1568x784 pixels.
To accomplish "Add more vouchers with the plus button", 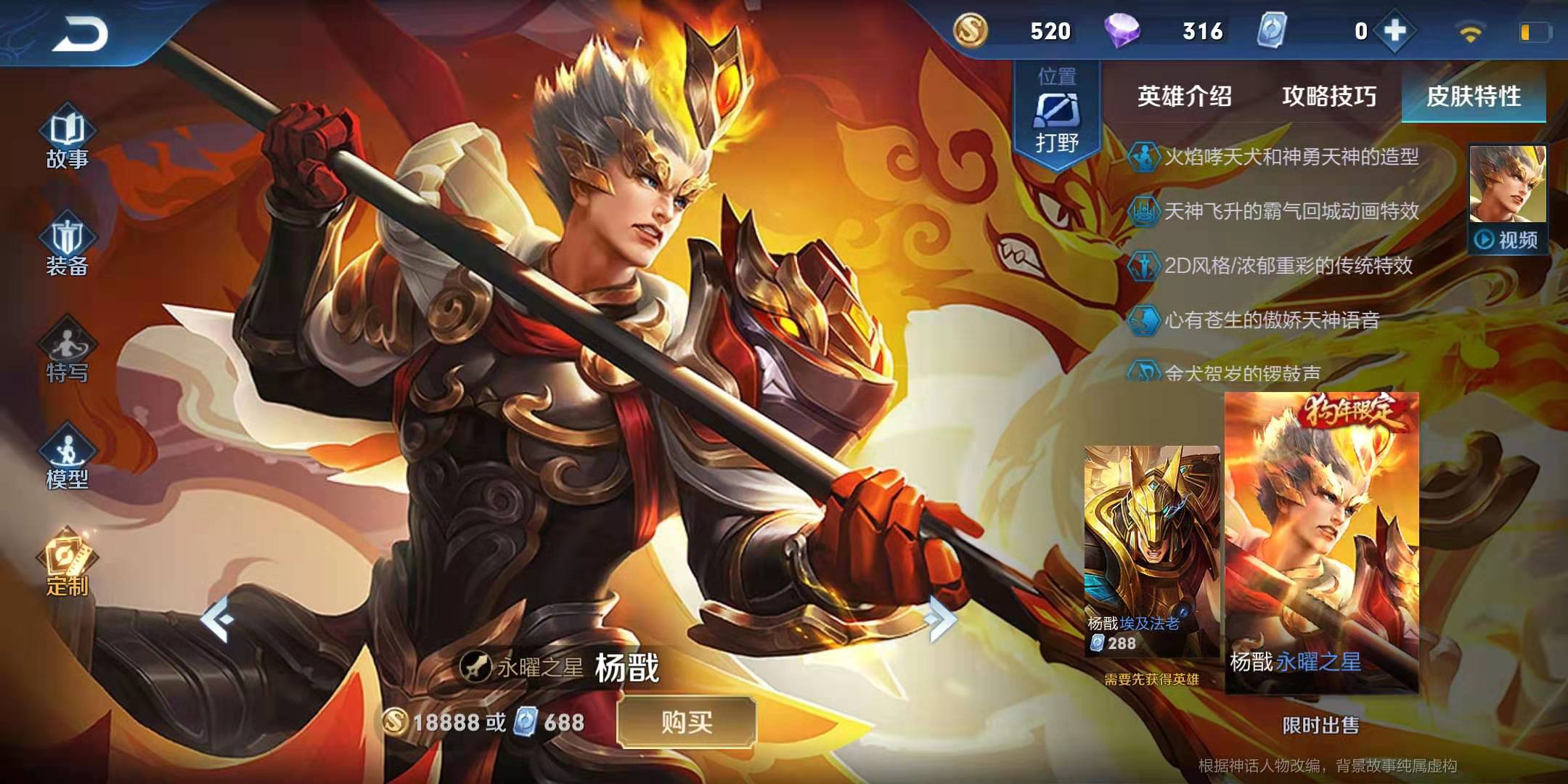I will pyautogui.click(x=1395, y=31).
